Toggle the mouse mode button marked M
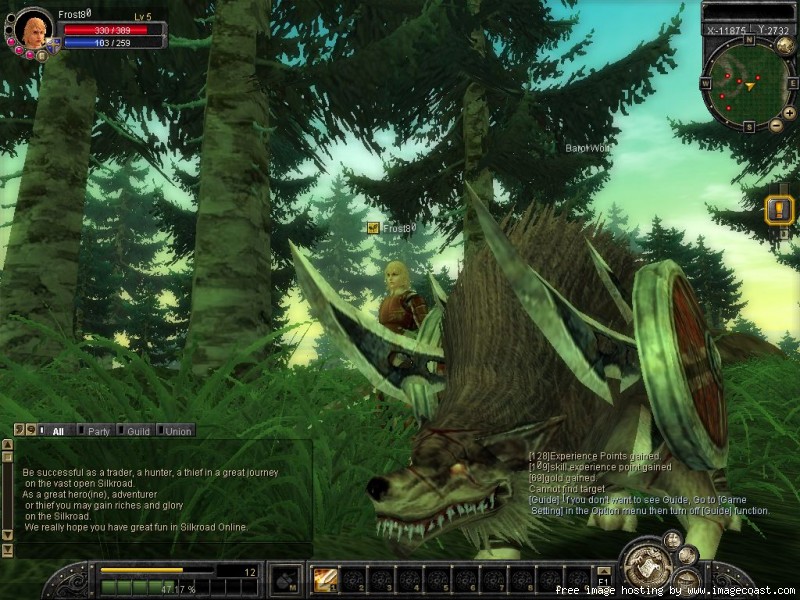This screenshot has width=800, height=600. click(286, 580)
